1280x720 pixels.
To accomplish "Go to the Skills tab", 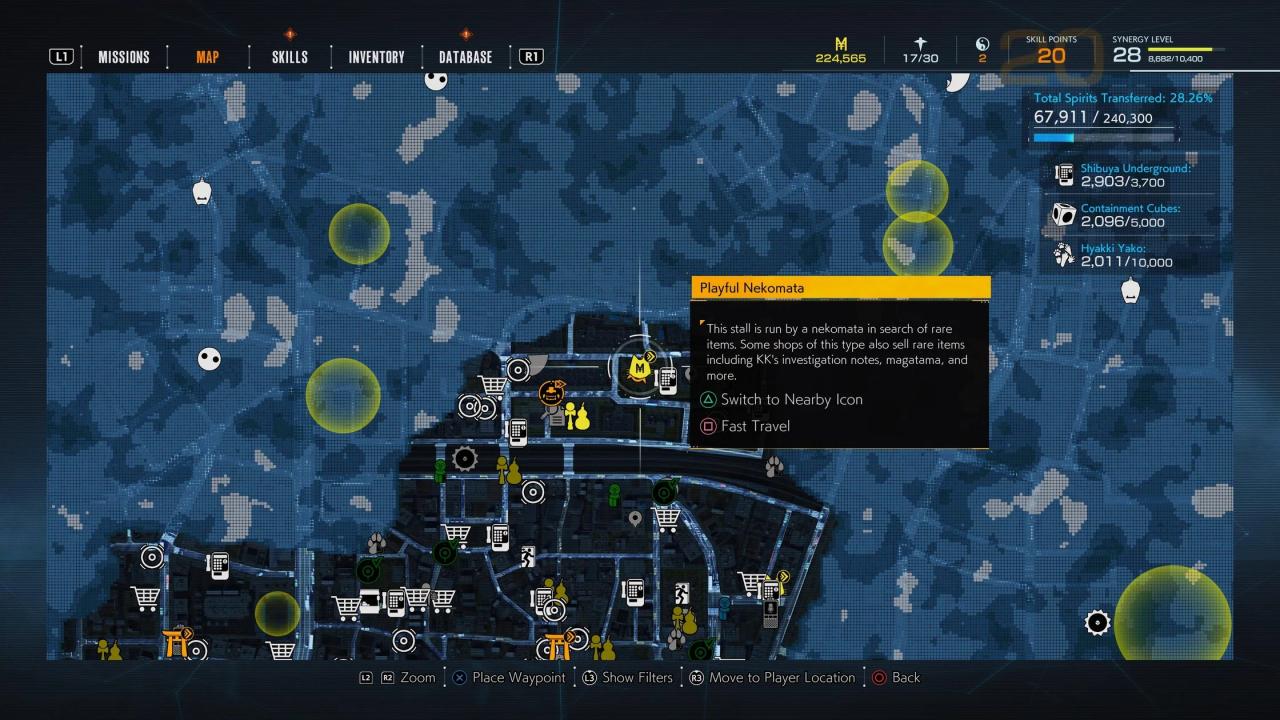I will [289, 57].
